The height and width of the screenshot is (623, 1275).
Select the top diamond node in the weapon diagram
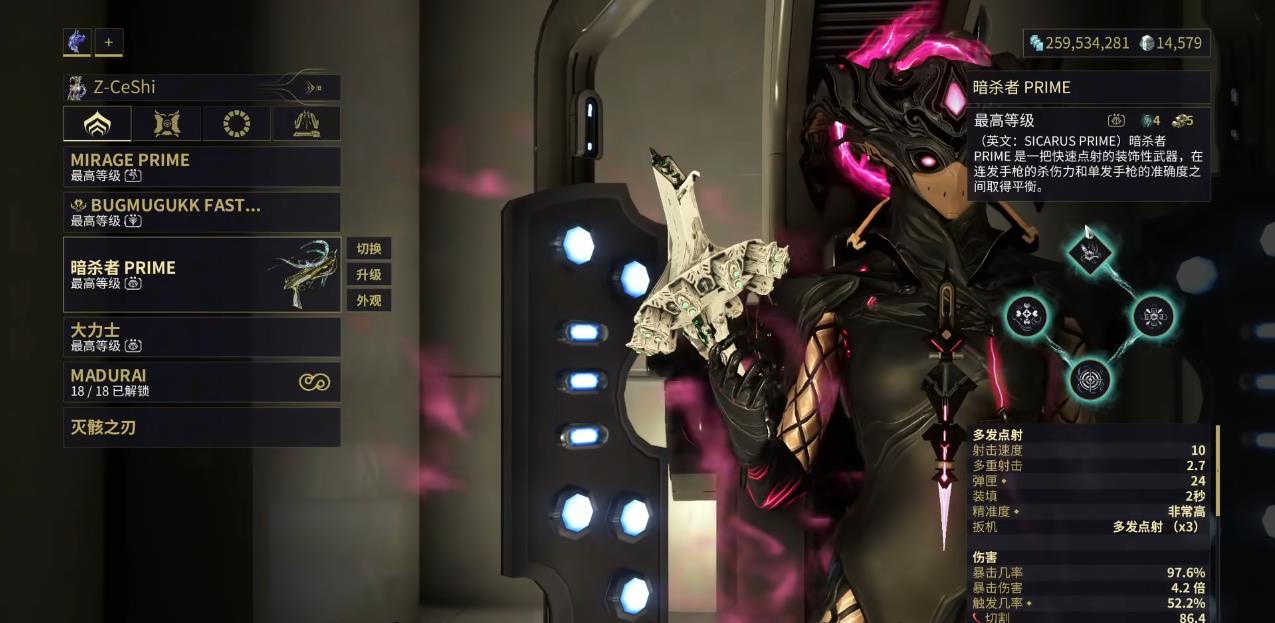[x=1089, y=250]
